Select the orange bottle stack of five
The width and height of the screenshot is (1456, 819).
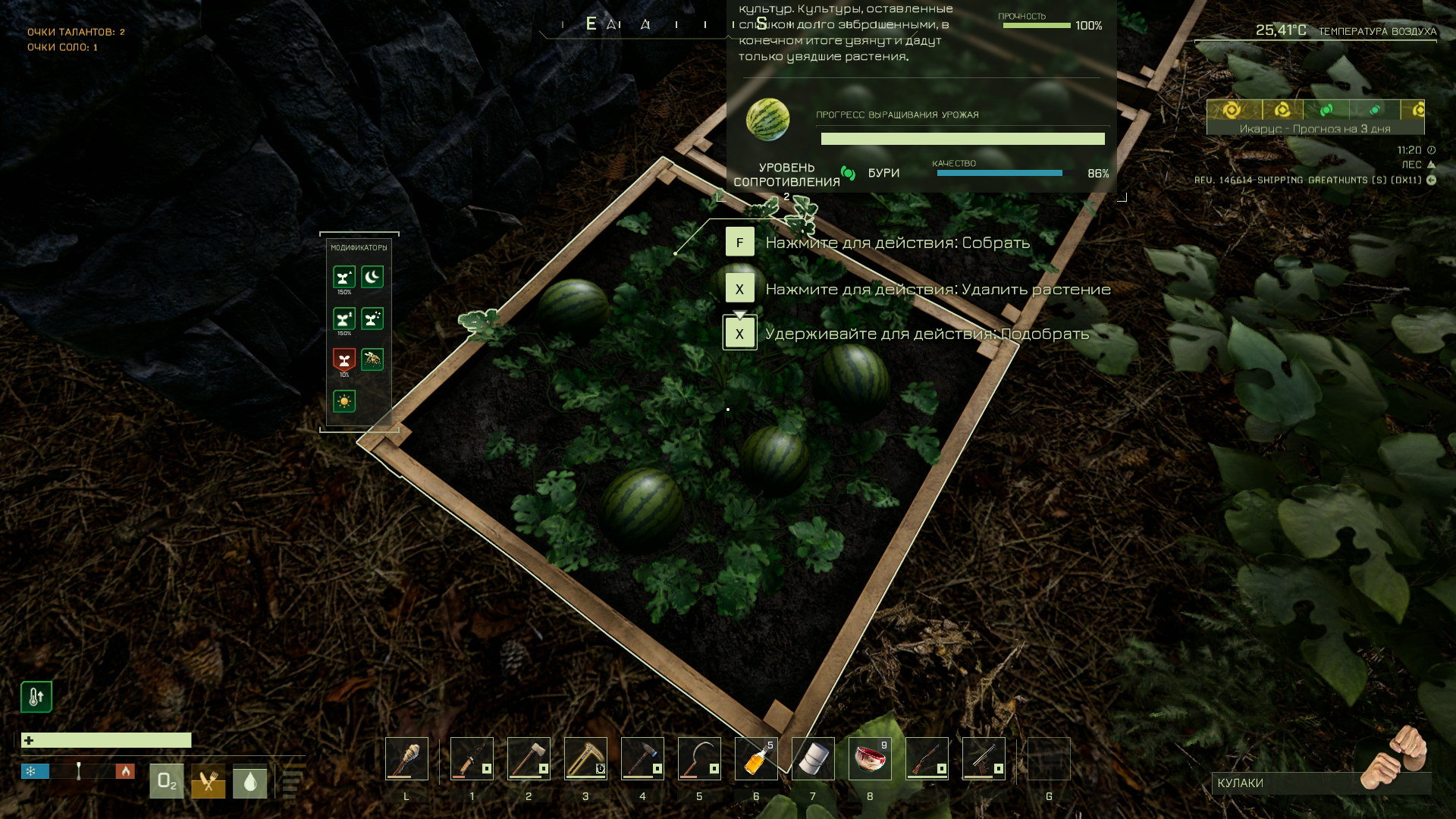pyautogui.click(x=756, y=758)
